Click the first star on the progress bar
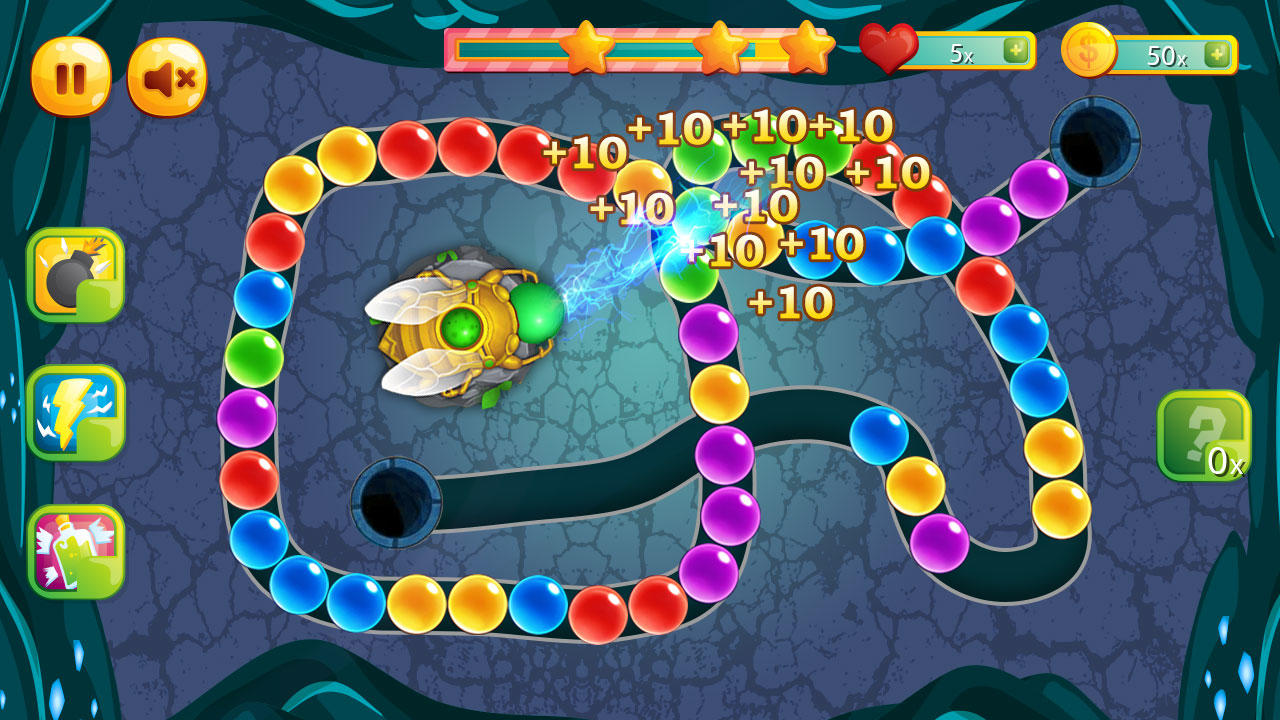 (x=589, y=48)
